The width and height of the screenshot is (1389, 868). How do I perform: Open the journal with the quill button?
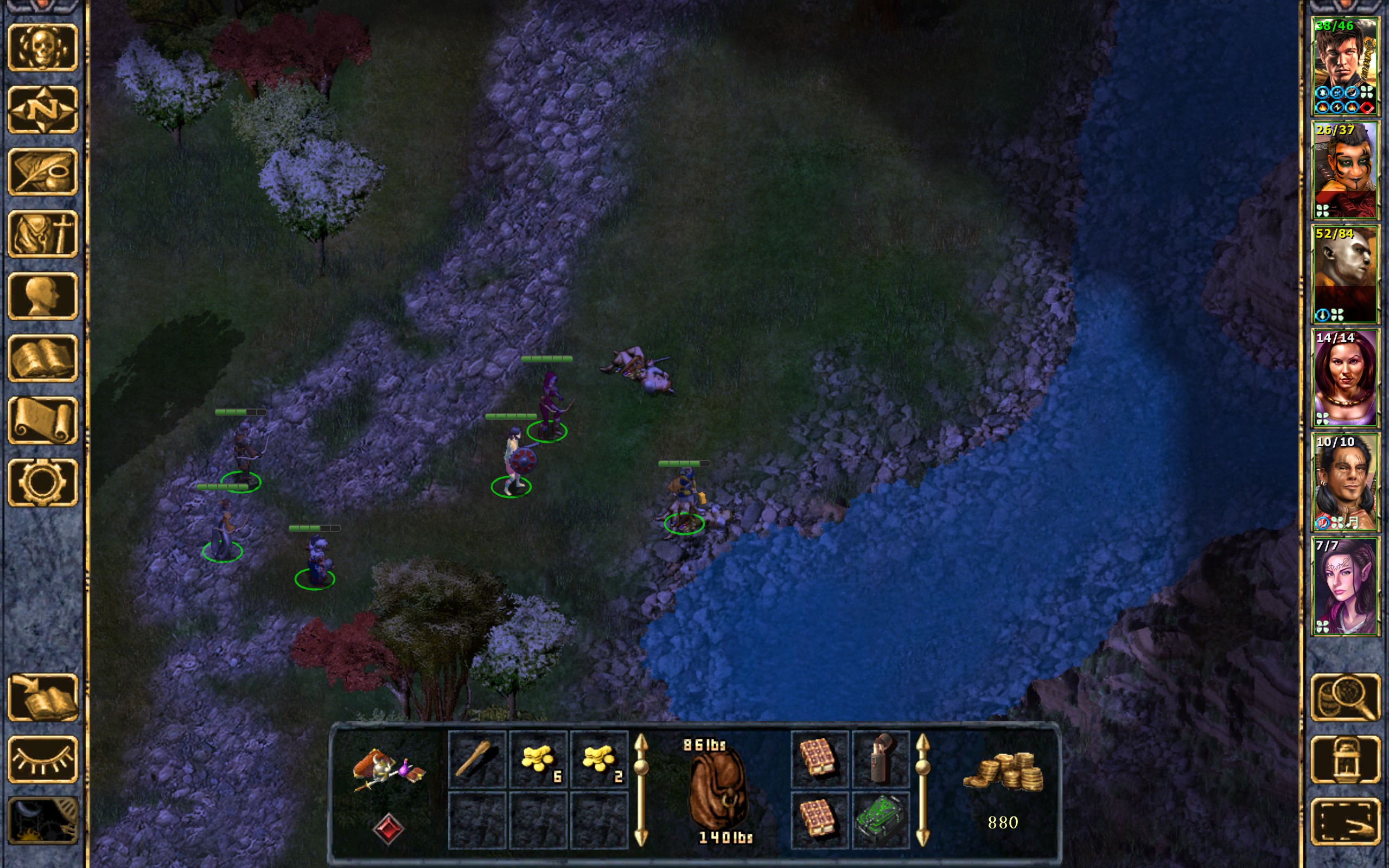click(42, 171)
